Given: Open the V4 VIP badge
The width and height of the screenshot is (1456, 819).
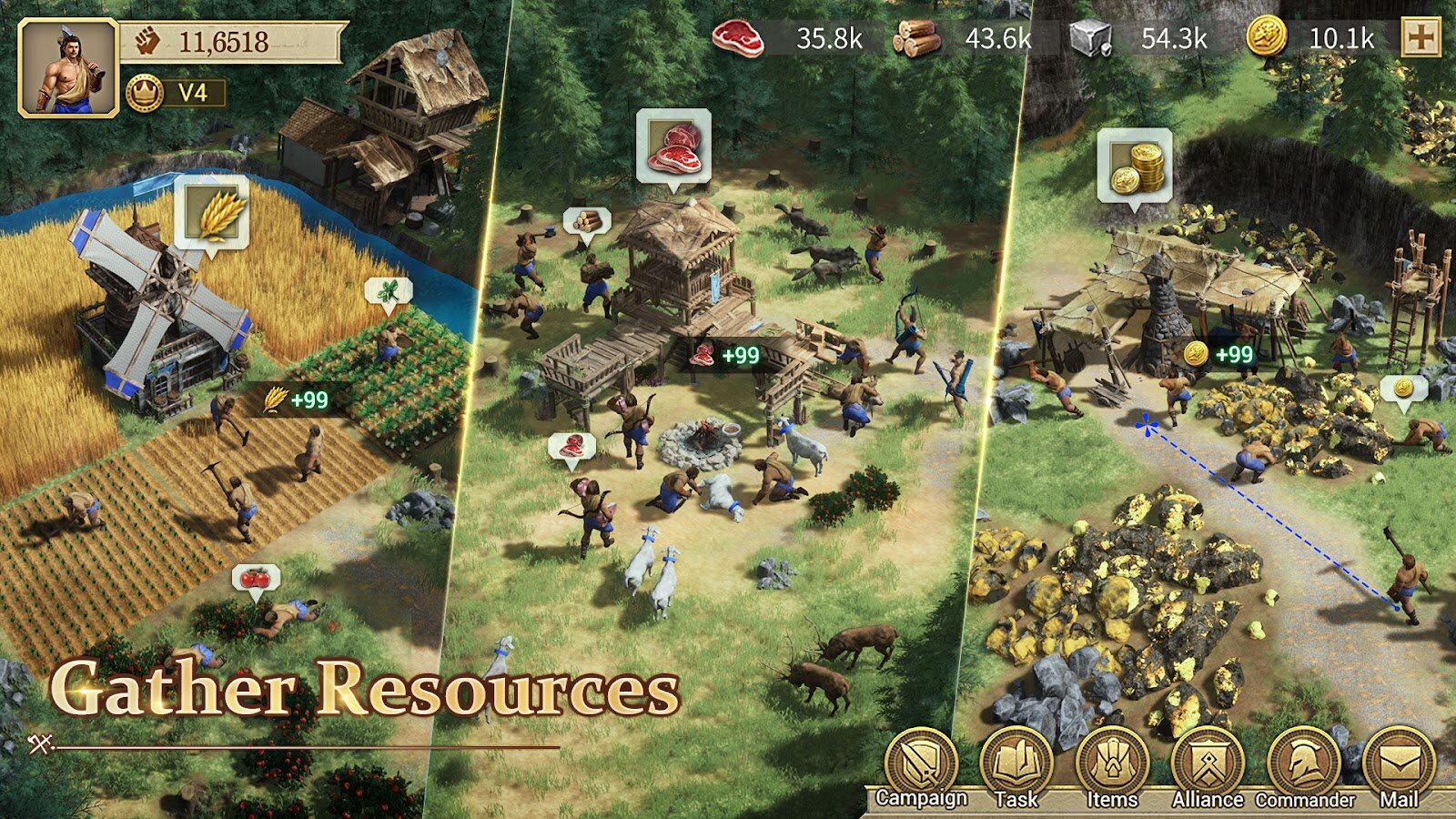Looking at the screenshot, I should coord(177,93).
